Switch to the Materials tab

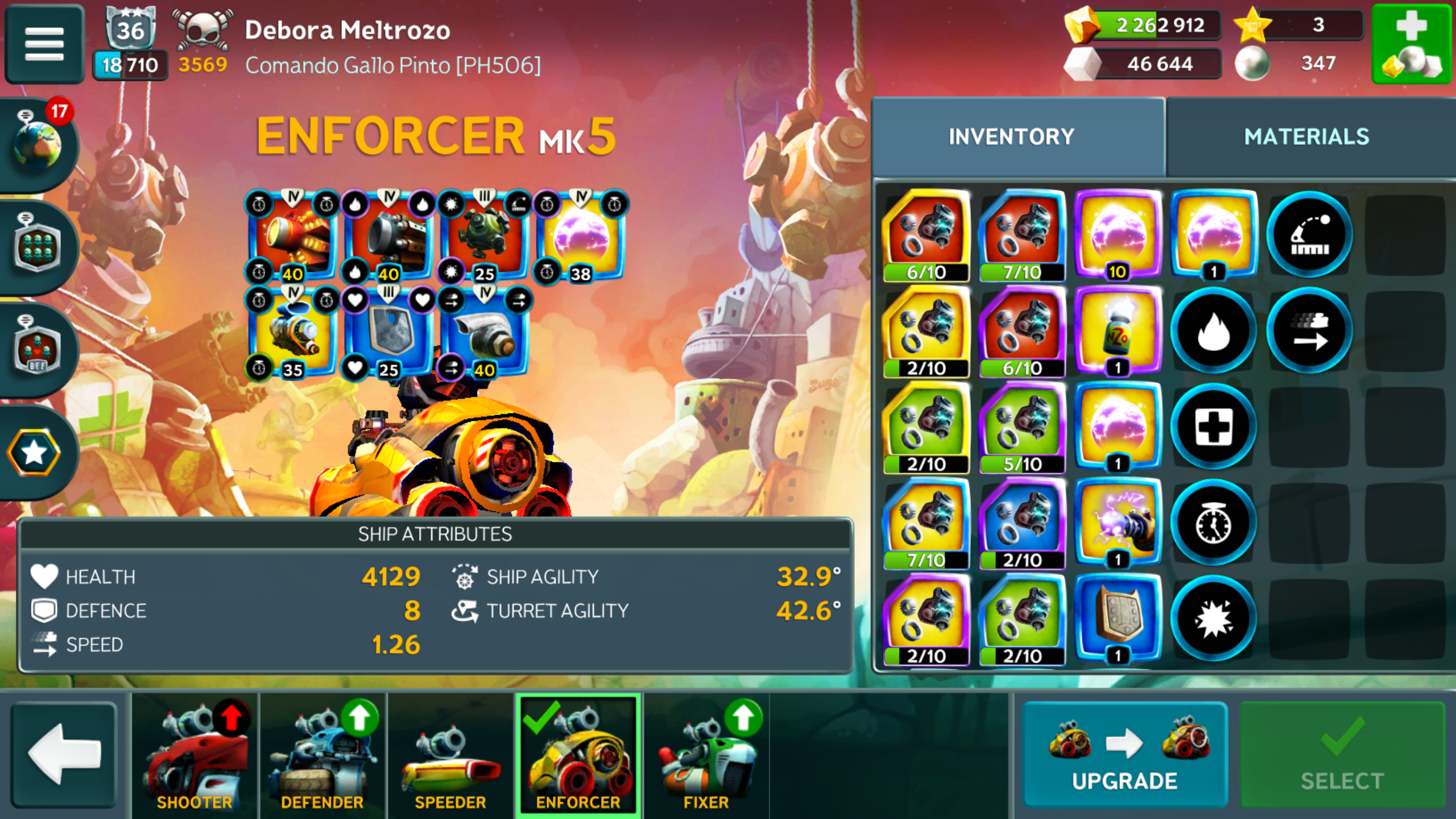pos(1306,137)
